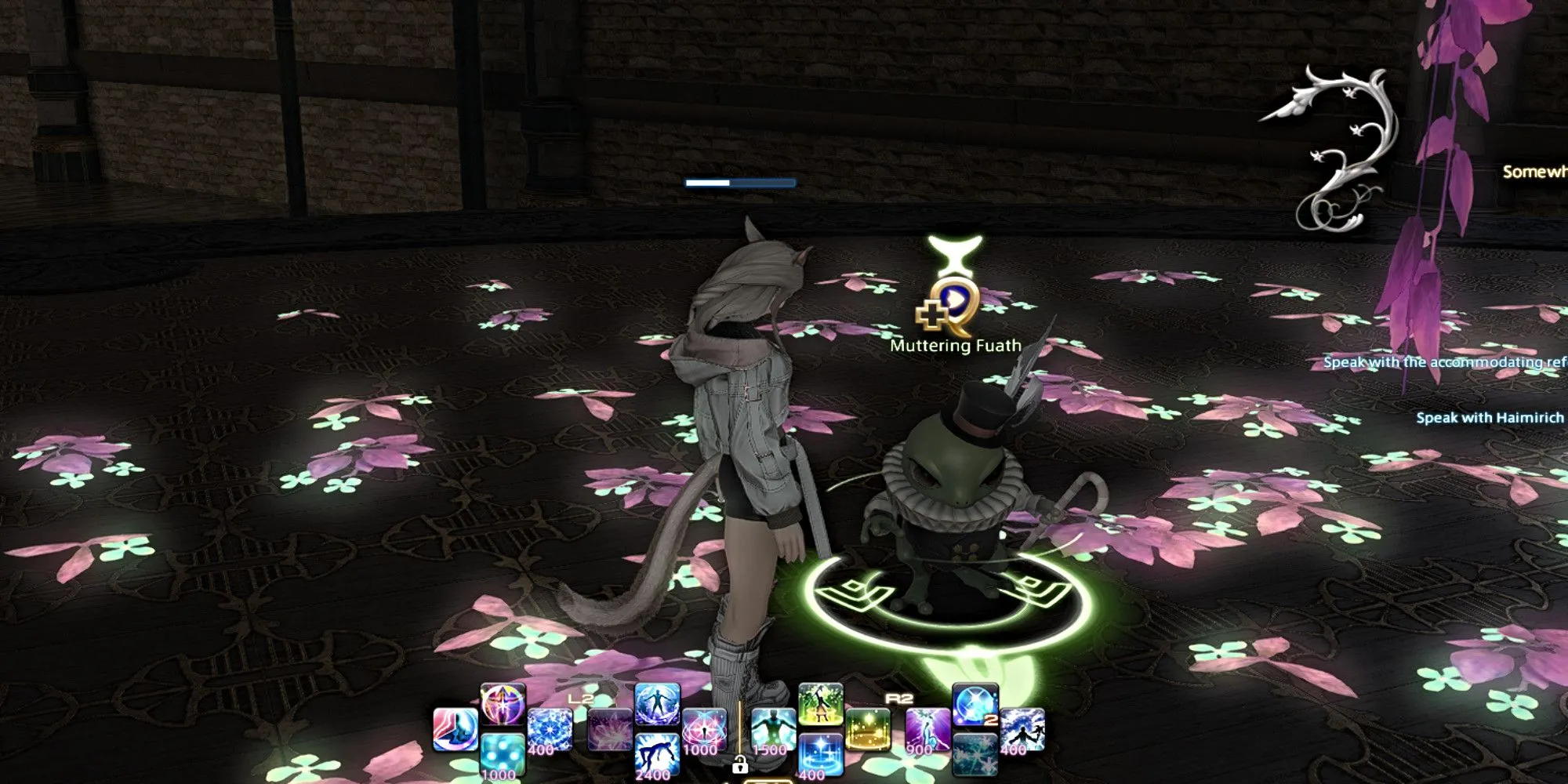Click the pink starburst ability costing 1000
The image size is (1568, 784).
tap(704, 726)
